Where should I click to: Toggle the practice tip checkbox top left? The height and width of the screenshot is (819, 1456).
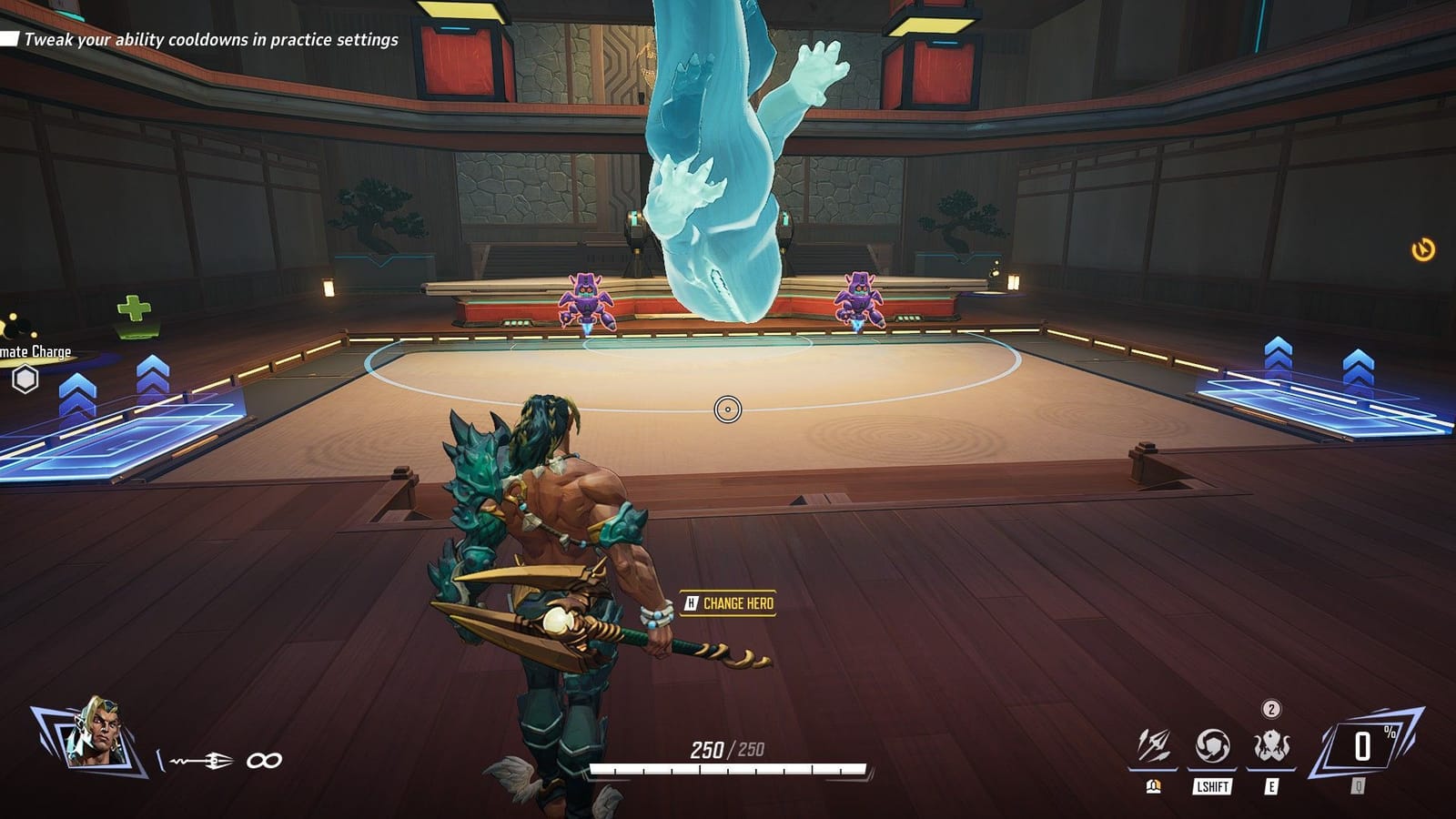point(10,39)
